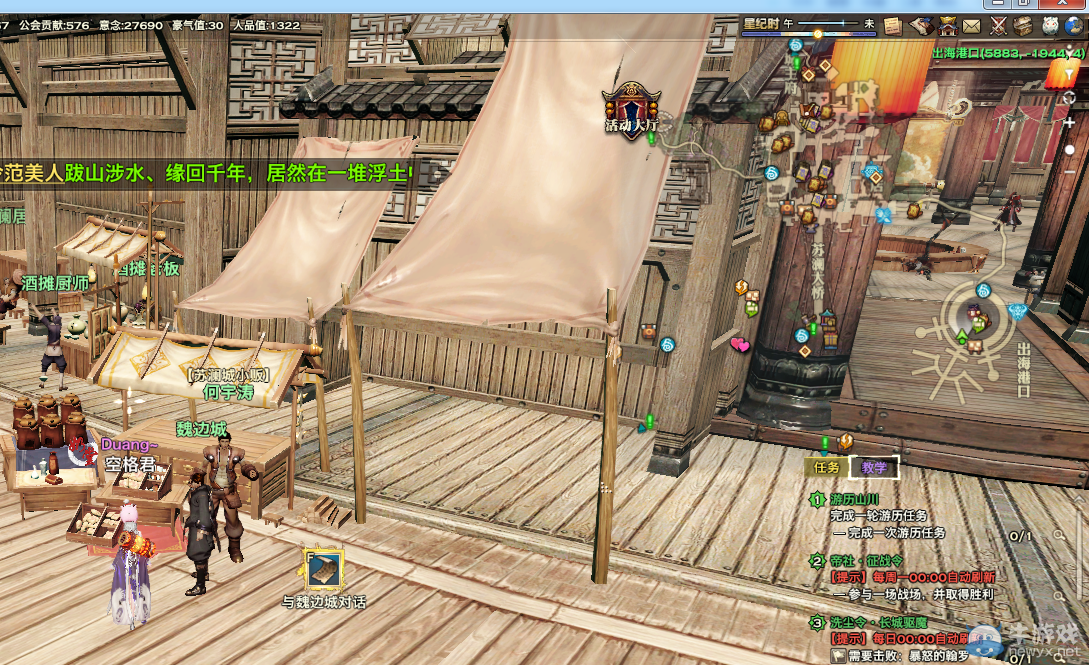The width and height of the screenshot is (1089, 665).
Task: Open the flying map scroll icon
Action: tap(920, 26)
